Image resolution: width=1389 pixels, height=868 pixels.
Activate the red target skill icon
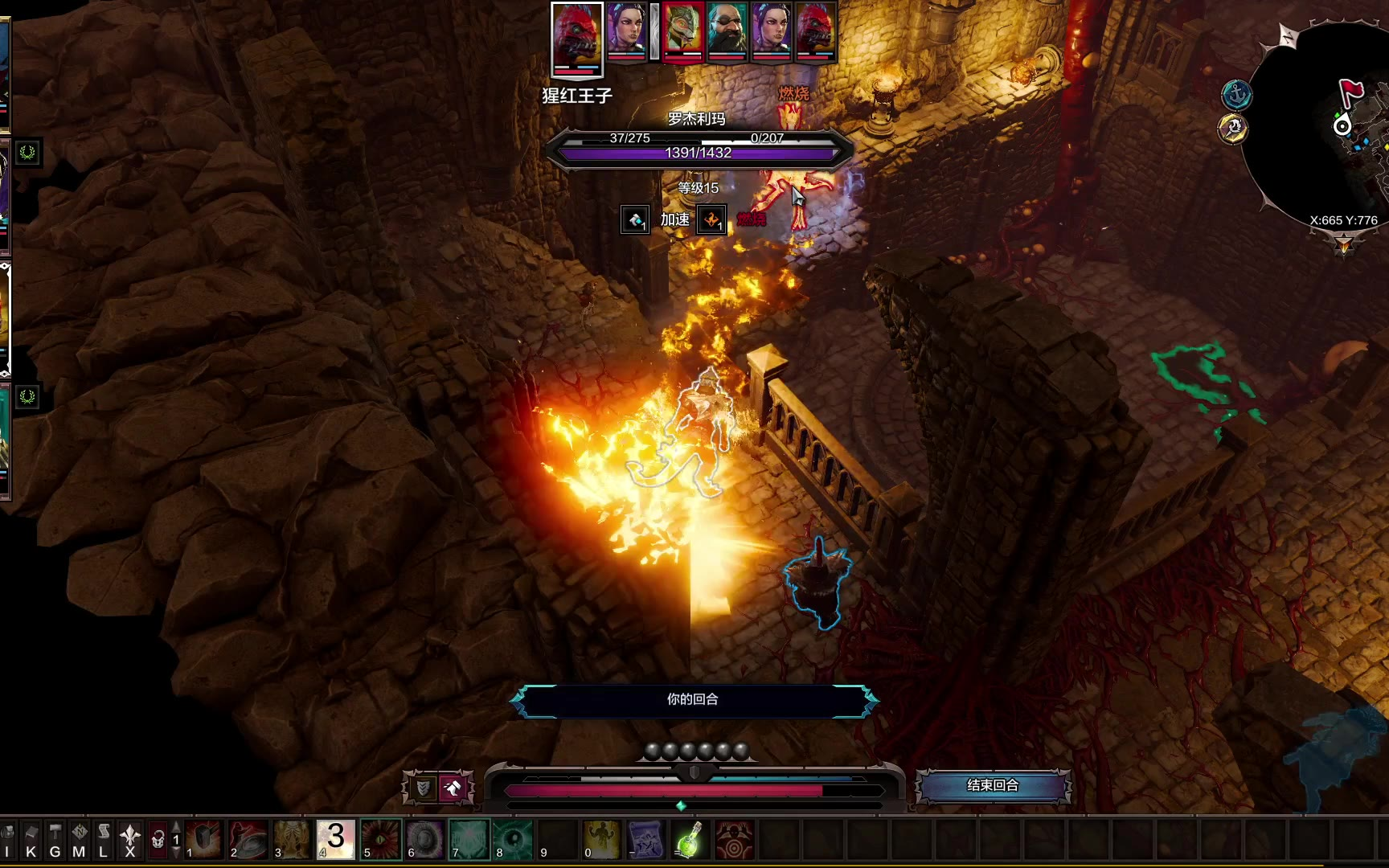(734, 840)
